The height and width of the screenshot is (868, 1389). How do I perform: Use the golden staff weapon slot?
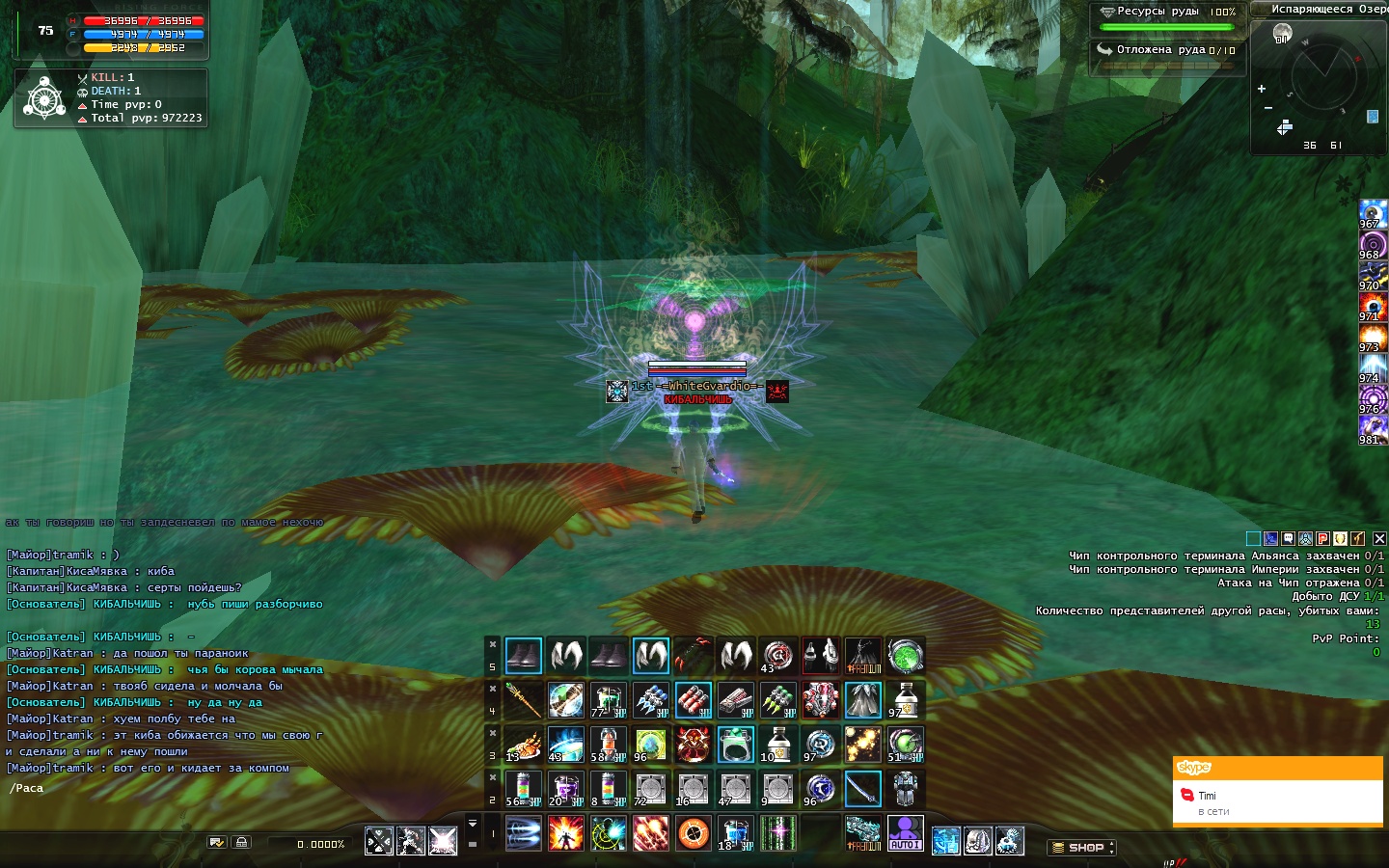tap(524, 700)
